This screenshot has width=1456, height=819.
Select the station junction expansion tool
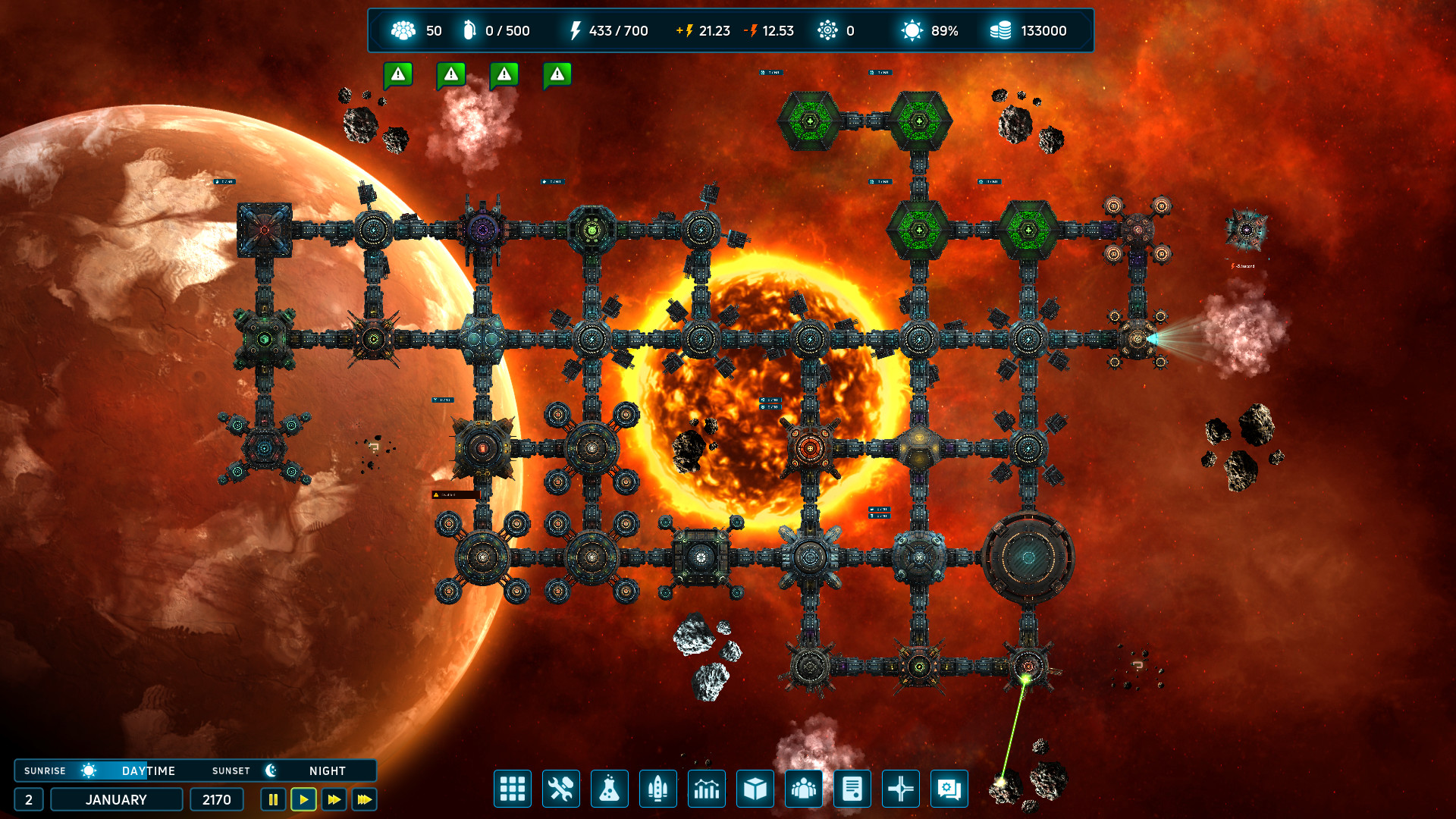click(x=900, y=789)
